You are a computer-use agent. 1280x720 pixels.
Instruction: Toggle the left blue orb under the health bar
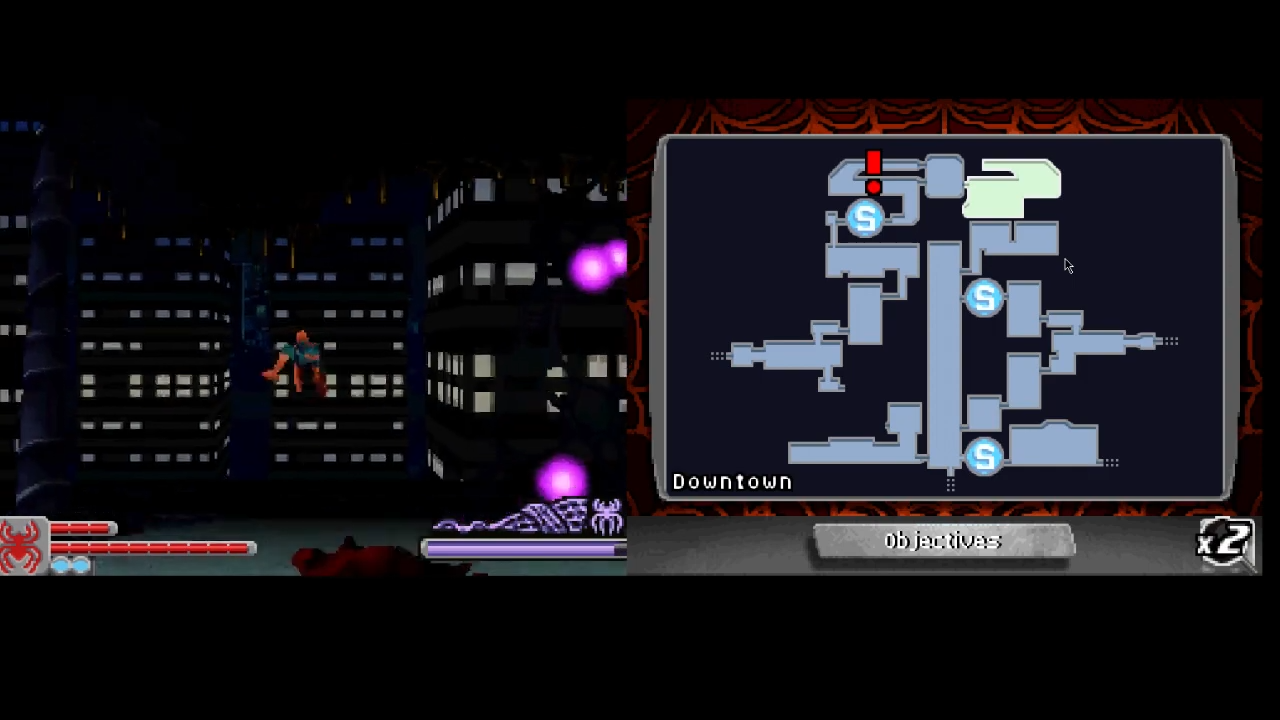pos(60,563)
